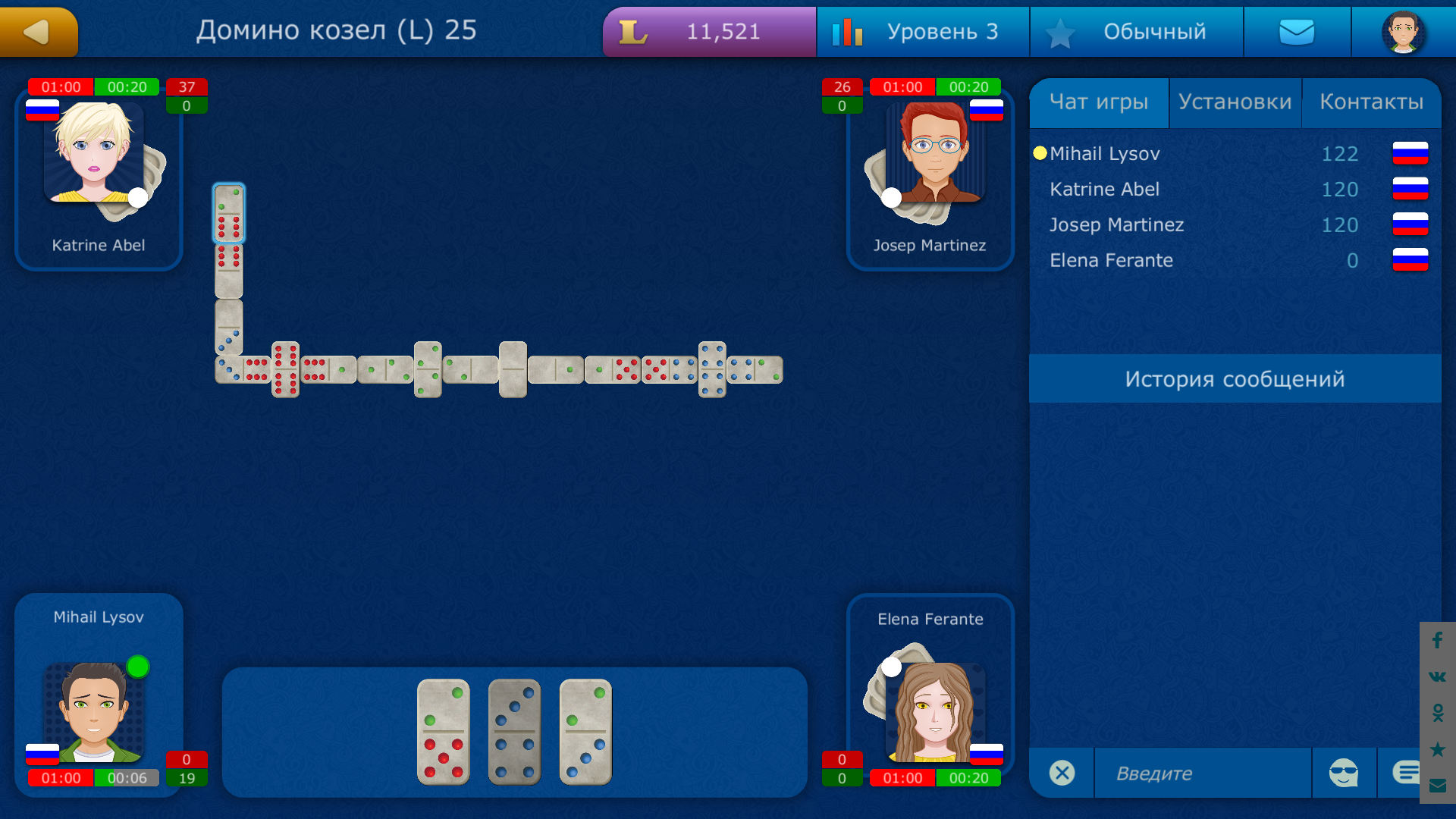The width and height of the screenshot is (1456, 819).
Task: Open the Контакты tab
Action: 1372,101
